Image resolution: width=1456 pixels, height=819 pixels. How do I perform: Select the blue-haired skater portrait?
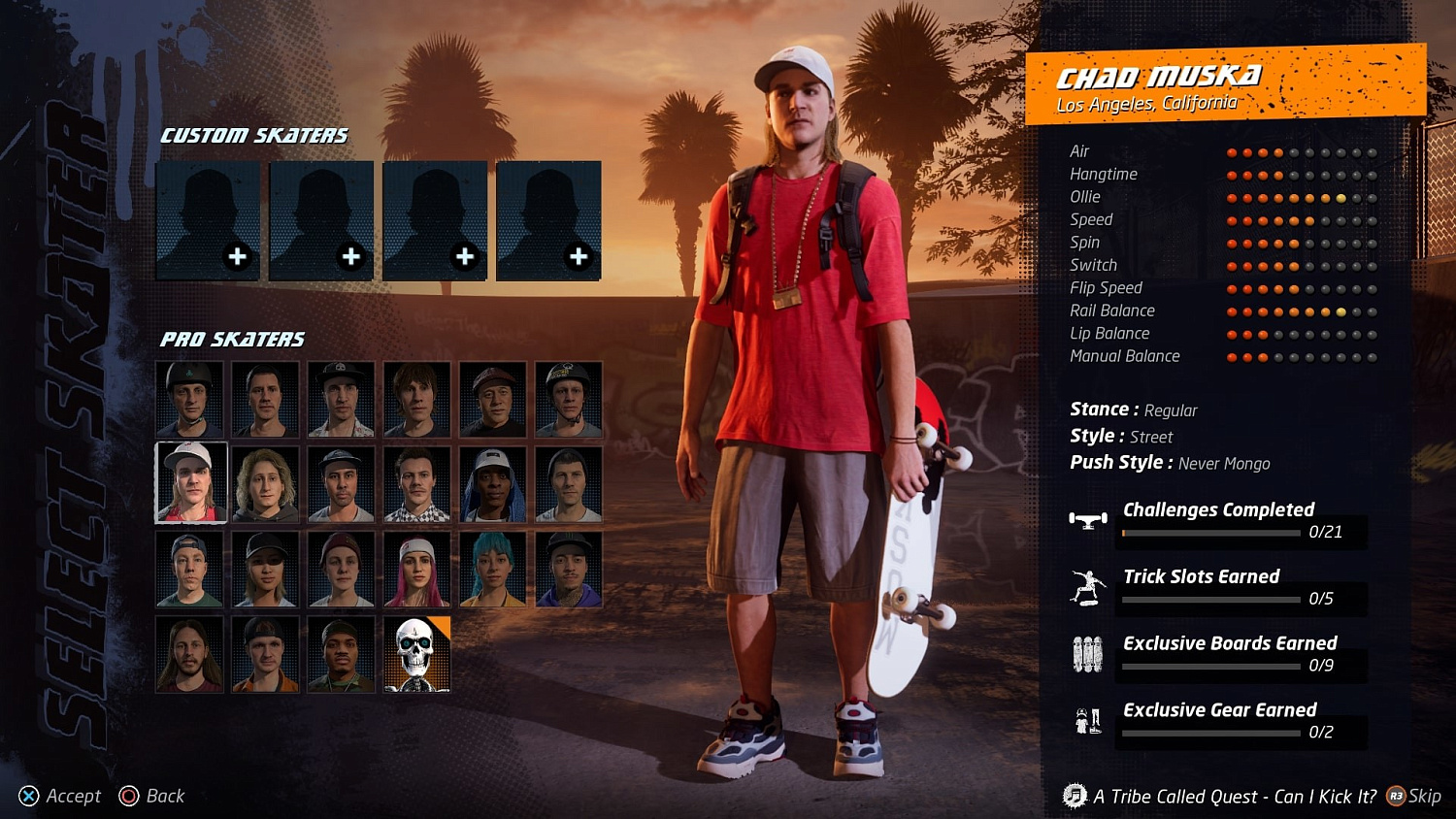point(492,568)
